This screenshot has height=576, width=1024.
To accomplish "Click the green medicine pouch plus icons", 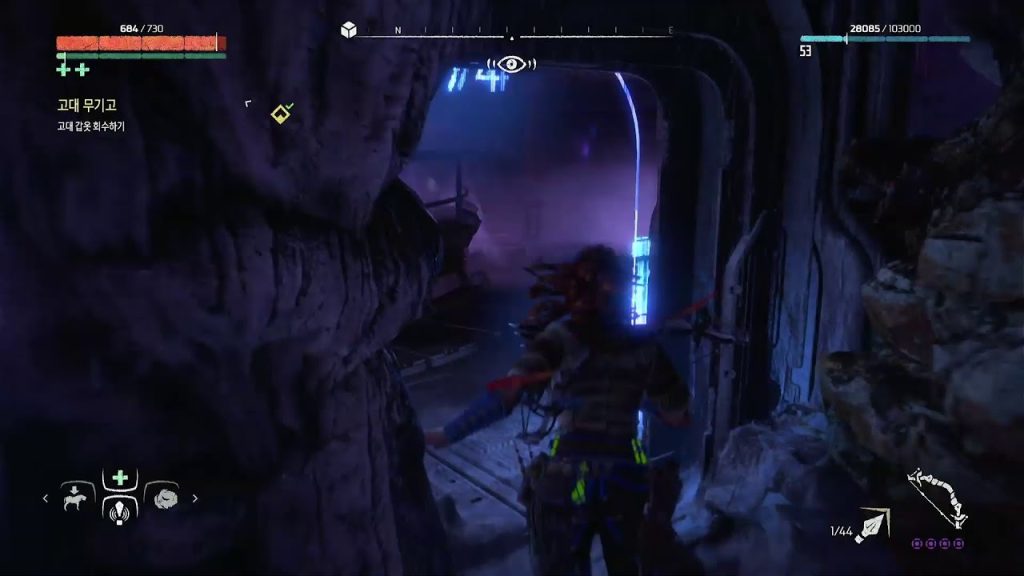I will click(73, 69).
